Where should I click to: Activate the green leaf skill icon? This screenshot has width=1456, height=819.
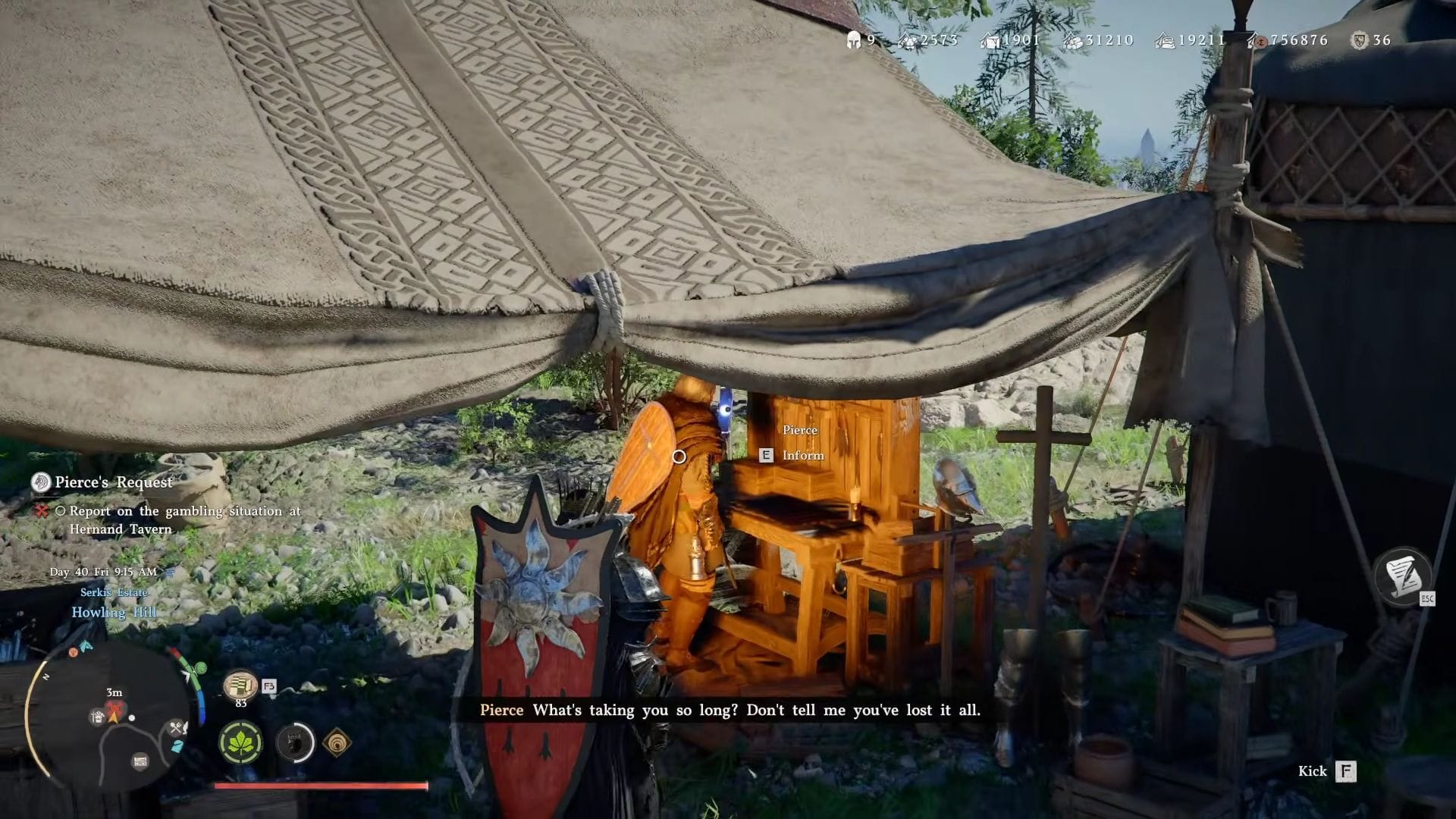(241, 742)
